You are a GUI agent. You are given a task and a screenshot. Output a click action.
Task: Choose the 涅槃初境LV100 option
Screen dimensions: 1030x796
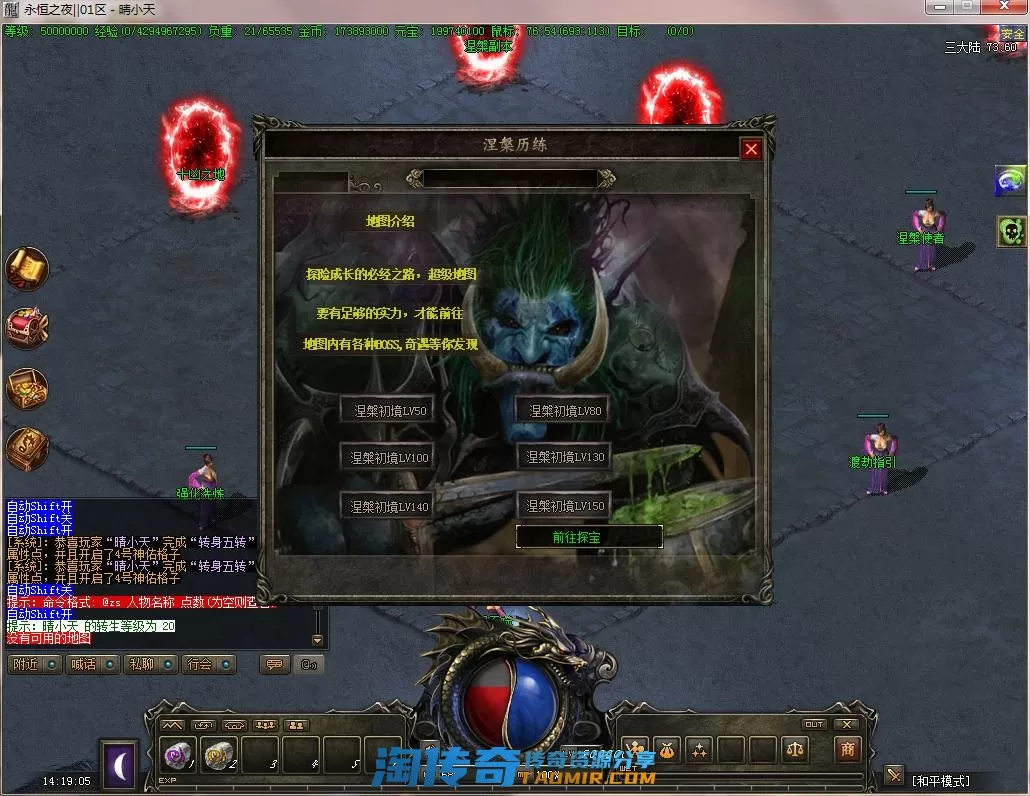coord(388,458)
